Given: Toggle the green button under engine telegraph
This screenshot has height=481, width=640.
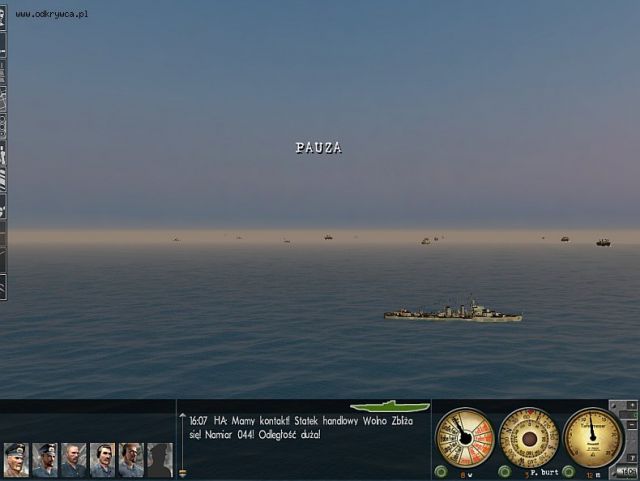Looking at the screenshot, I should [441, 472].
